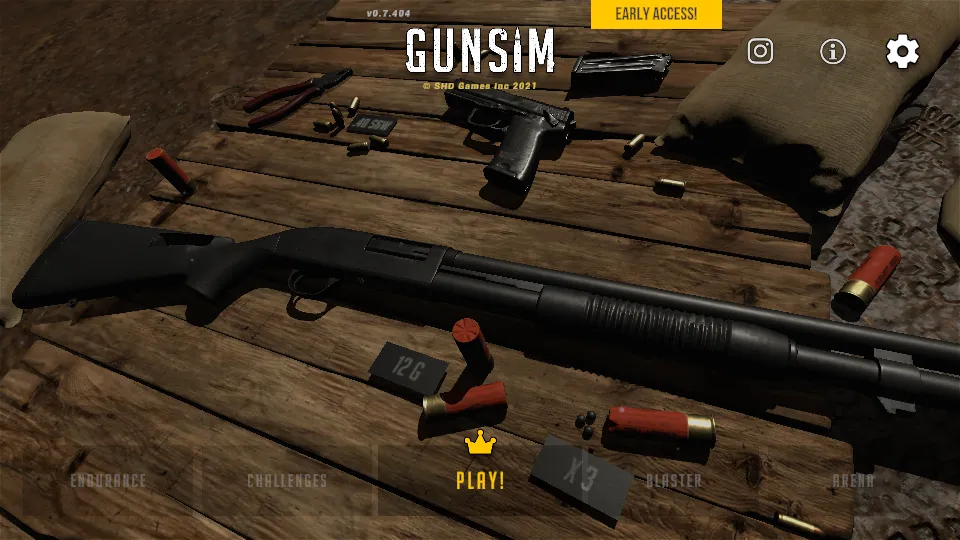Enter the Arena mode

[853, 481]
